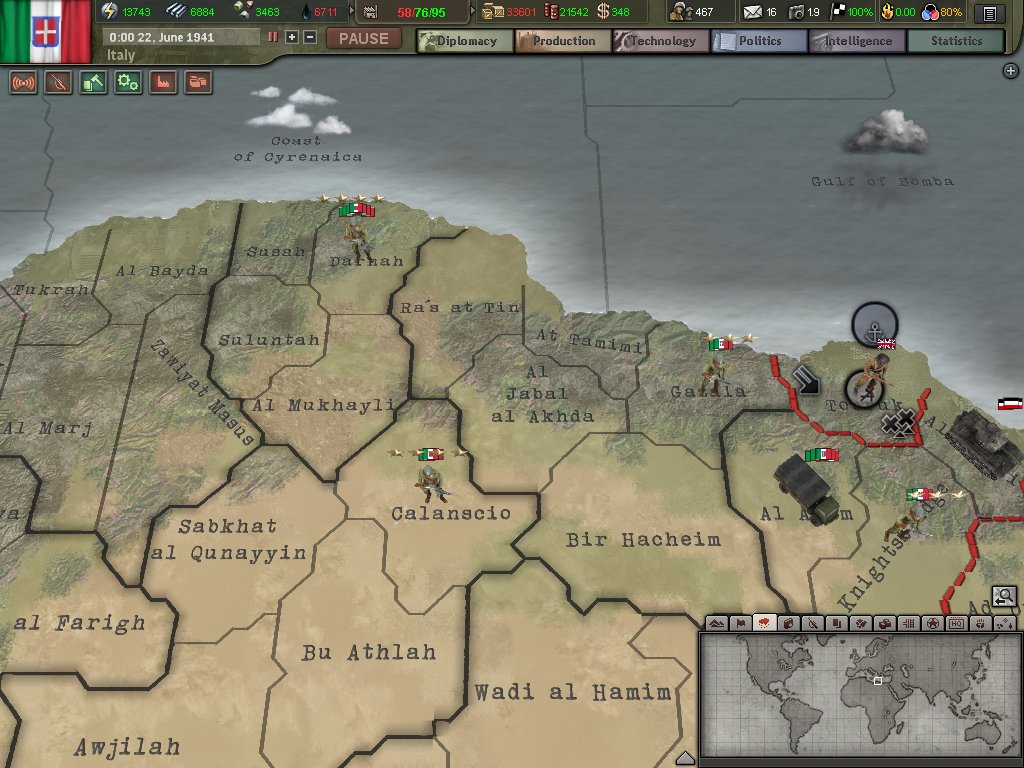The image size is (1024, 768).
Task: Switch to terrain map mode tab
Action: coord(716,623)
